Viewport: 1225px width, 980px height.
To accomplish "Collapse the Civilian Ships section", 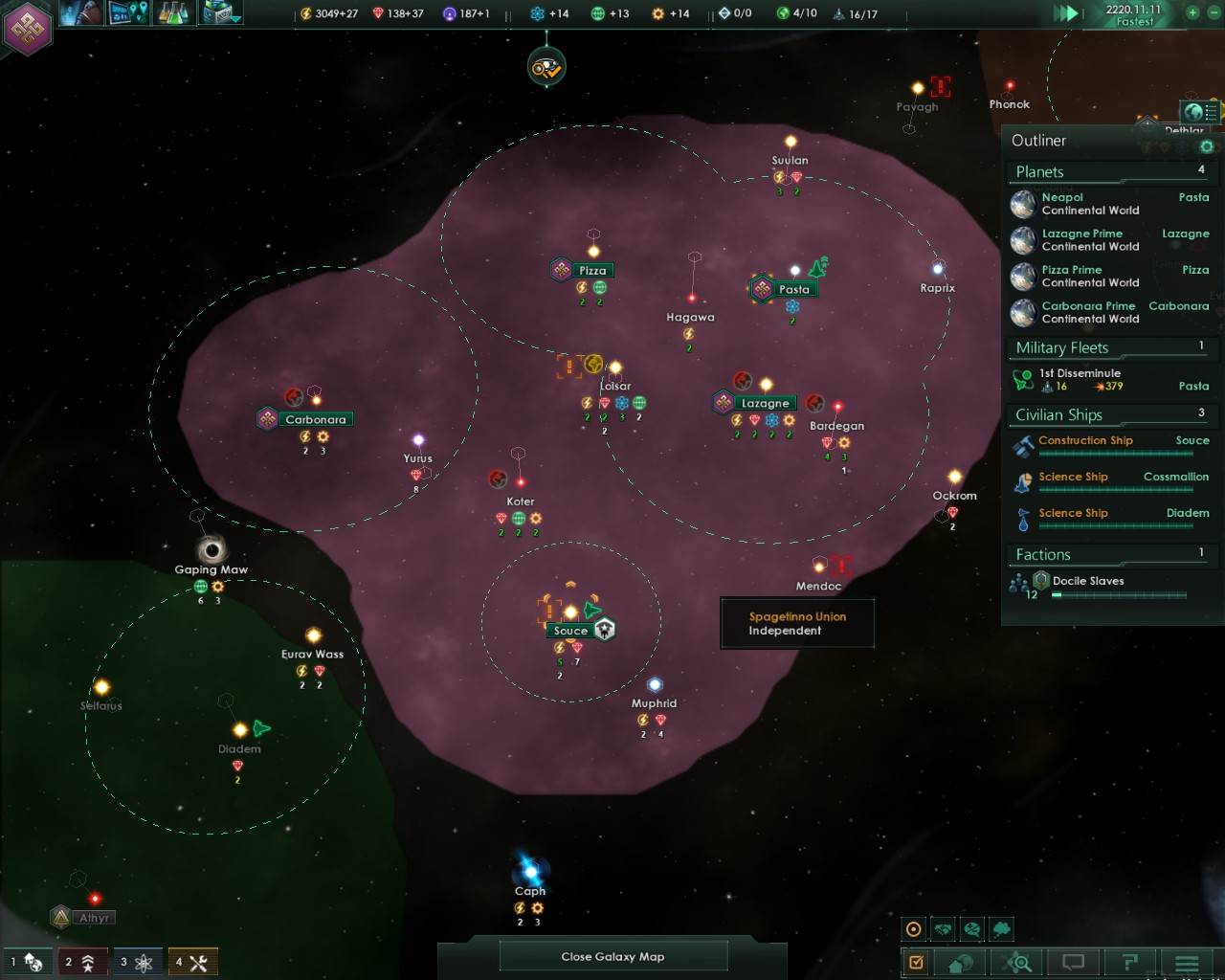I will [1110, 414].
